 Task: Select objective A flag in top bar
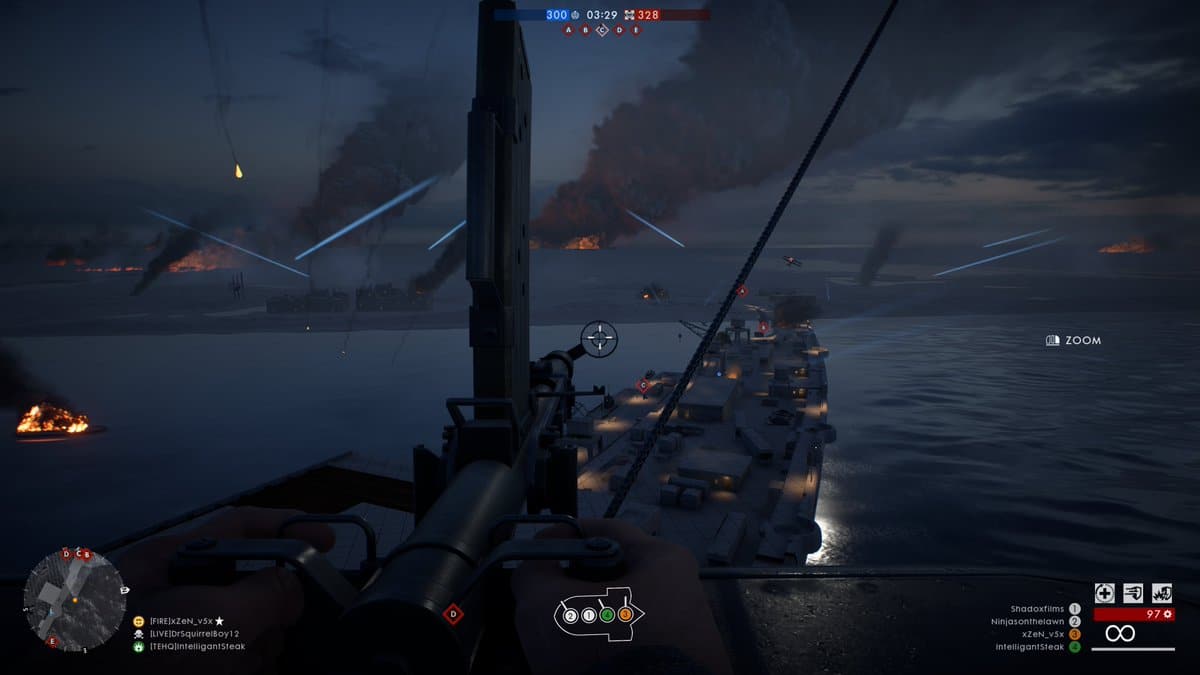click(x=569, y=30)
